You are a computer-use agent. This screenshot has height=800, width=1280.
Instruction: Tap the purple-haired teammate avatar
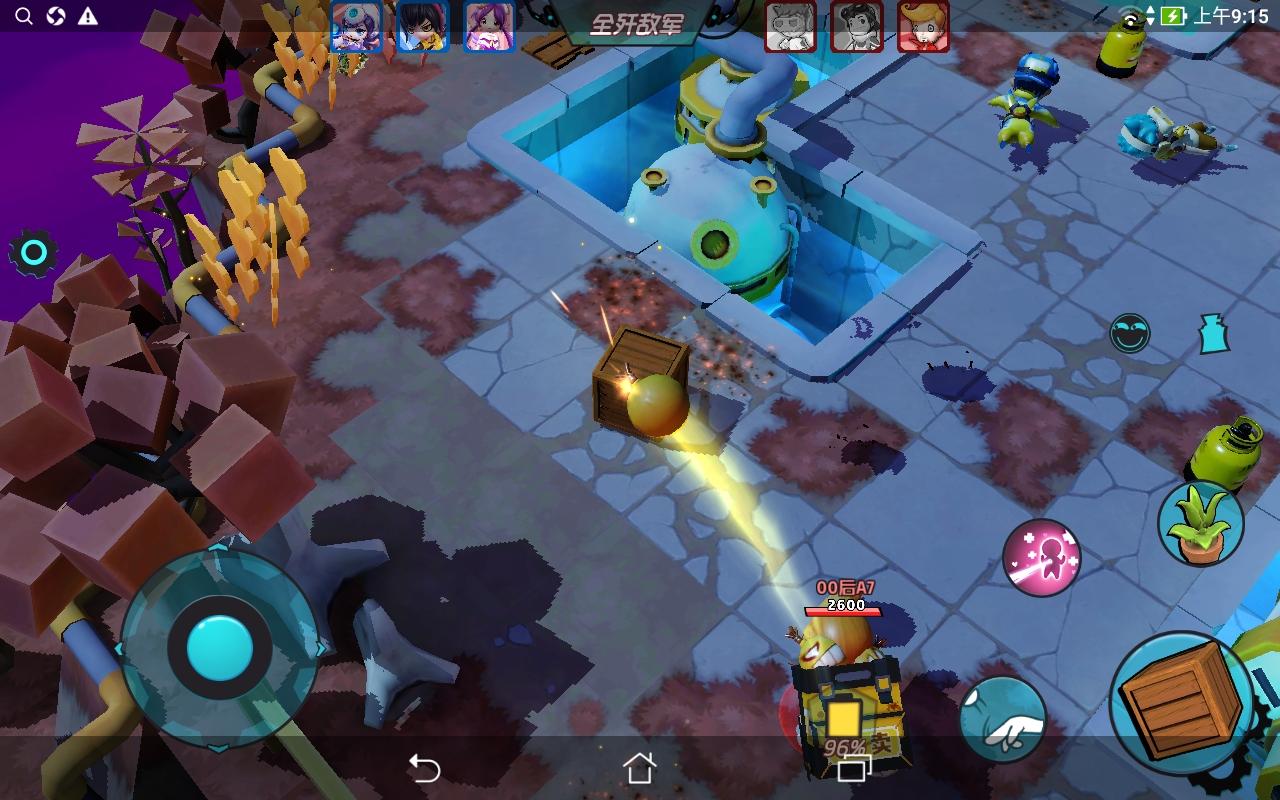point(486,27)
